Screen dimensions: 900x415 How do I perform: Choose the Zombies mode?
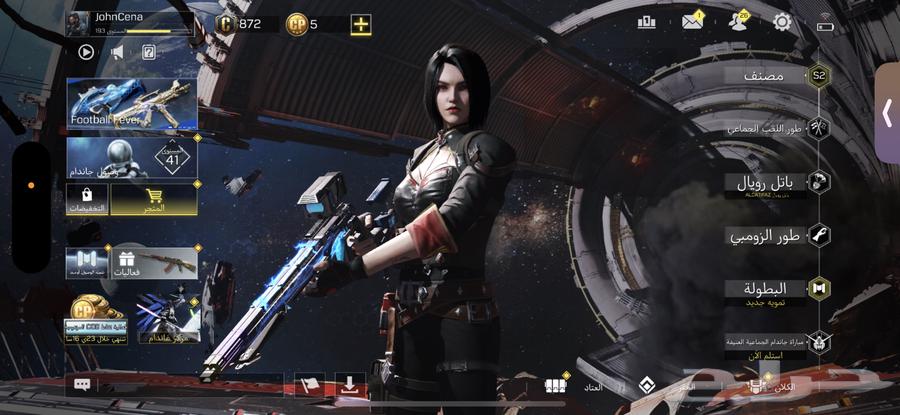click(775, 236)
